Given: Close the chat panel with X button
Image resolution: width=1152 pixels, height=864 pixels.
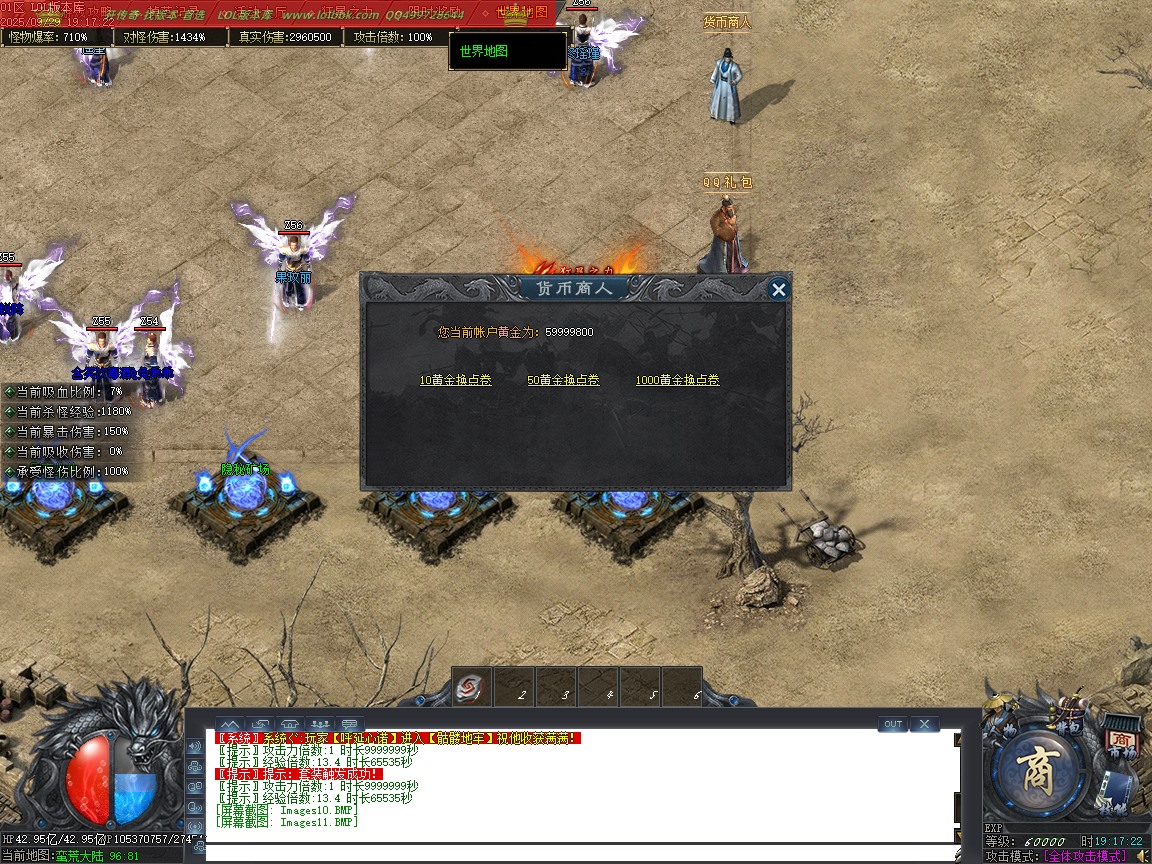Looking at the screenshot, I should point(924,724).
